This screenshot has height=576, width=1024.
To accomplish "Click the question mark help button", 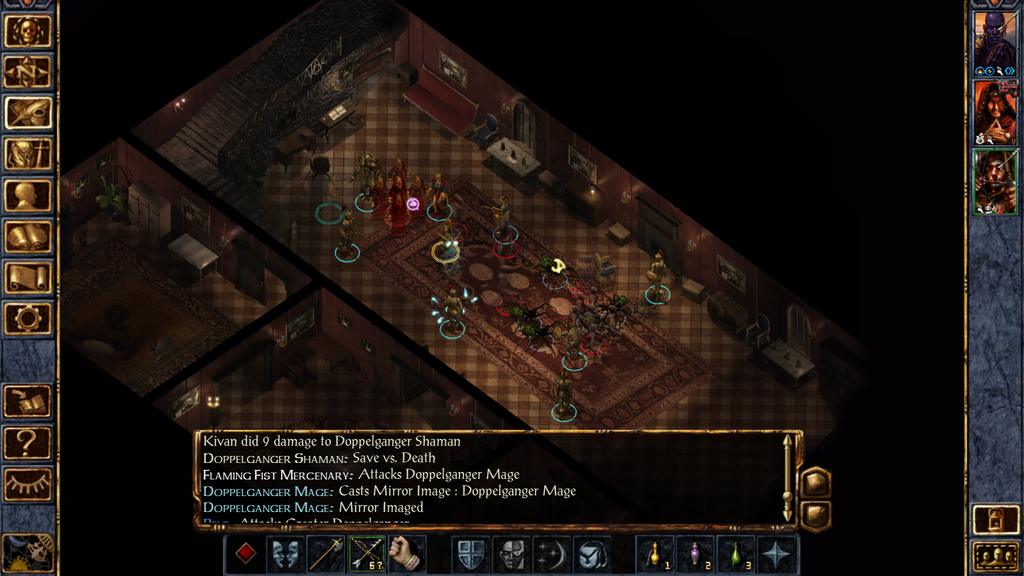I will click(28, 442).
